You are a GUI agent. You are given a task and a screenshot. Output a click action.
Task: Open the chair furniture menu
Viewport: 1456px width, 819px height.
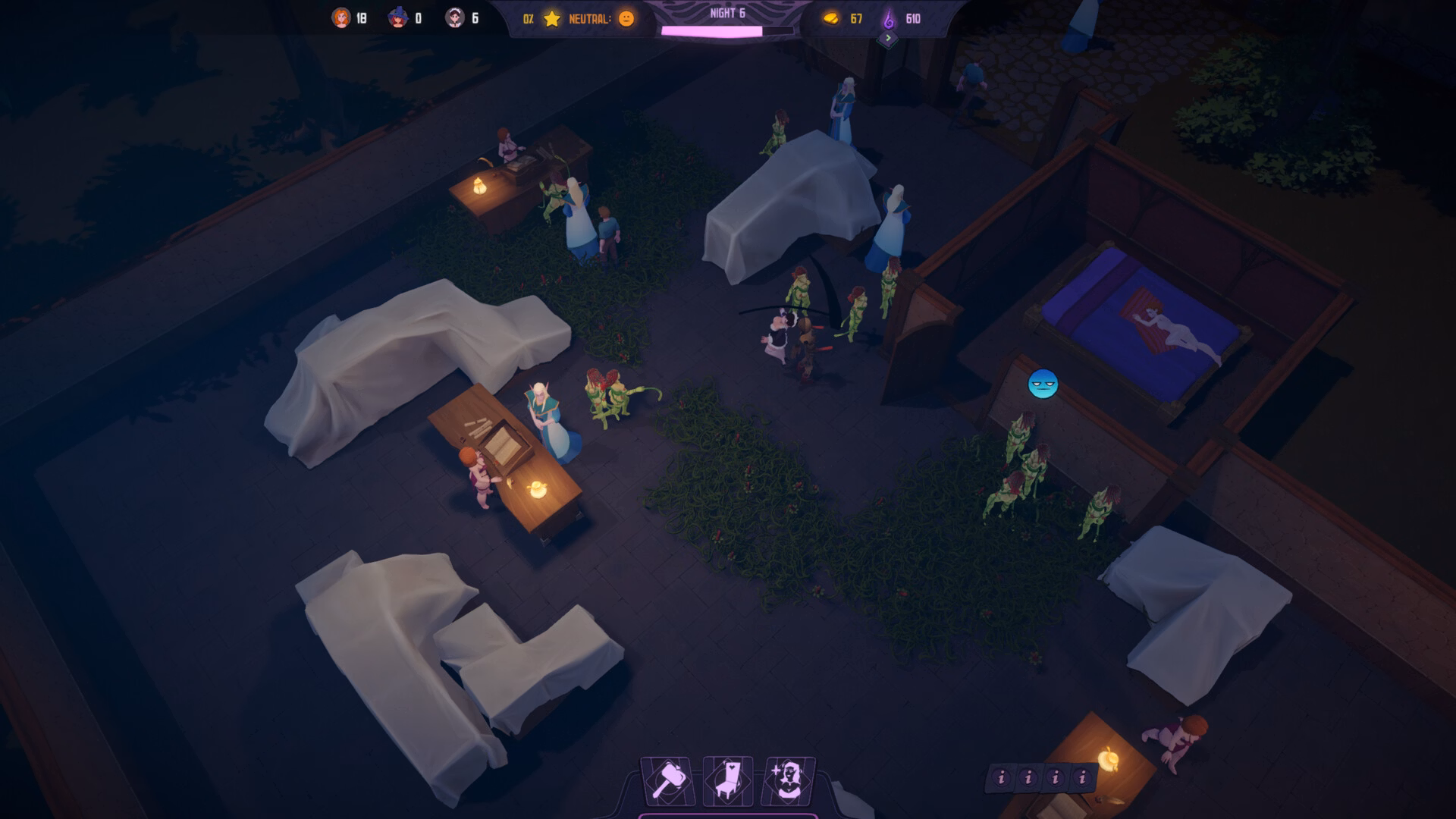coord(728,780)
